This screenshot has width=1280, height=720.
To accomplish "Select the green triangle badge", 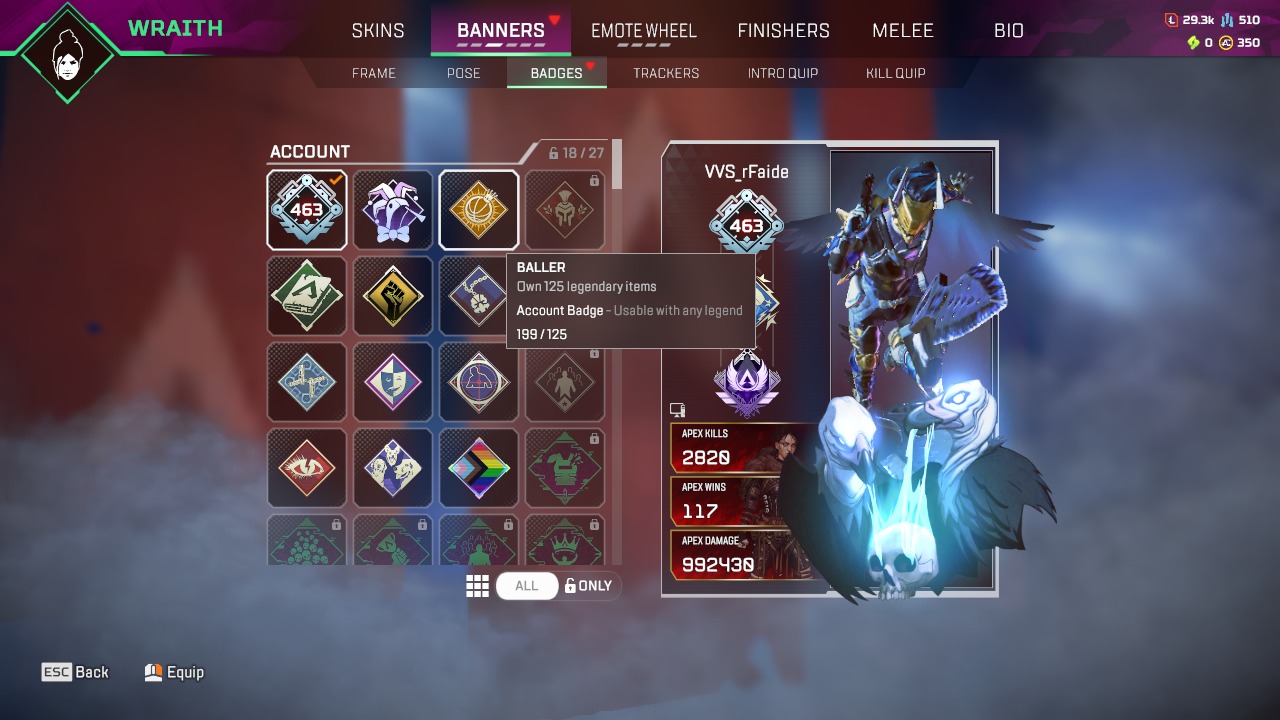I will pyautogui.click(x=307, y=296).
